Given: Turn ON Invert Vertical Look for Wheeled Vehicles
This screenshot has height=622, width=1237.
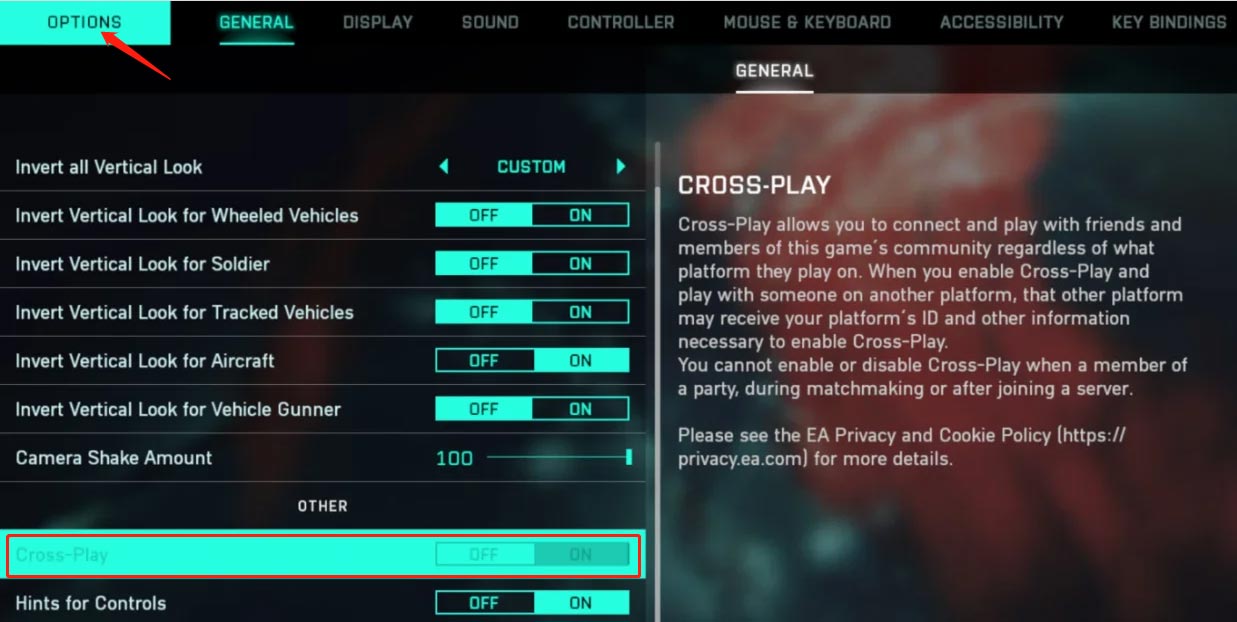Looking at the screenshot, I should coord(580,215).
